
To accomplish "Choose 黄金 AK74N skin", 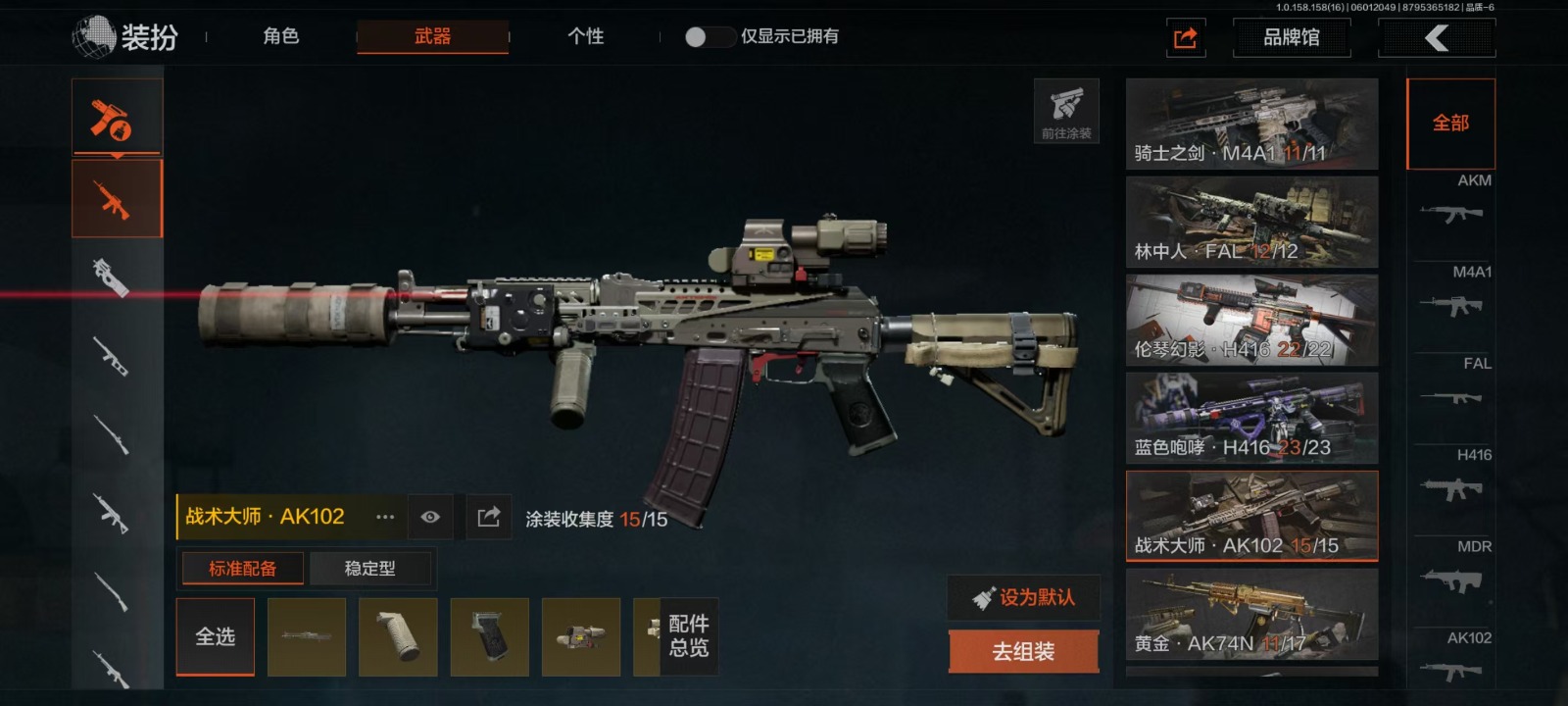I will click(1251, 615).
